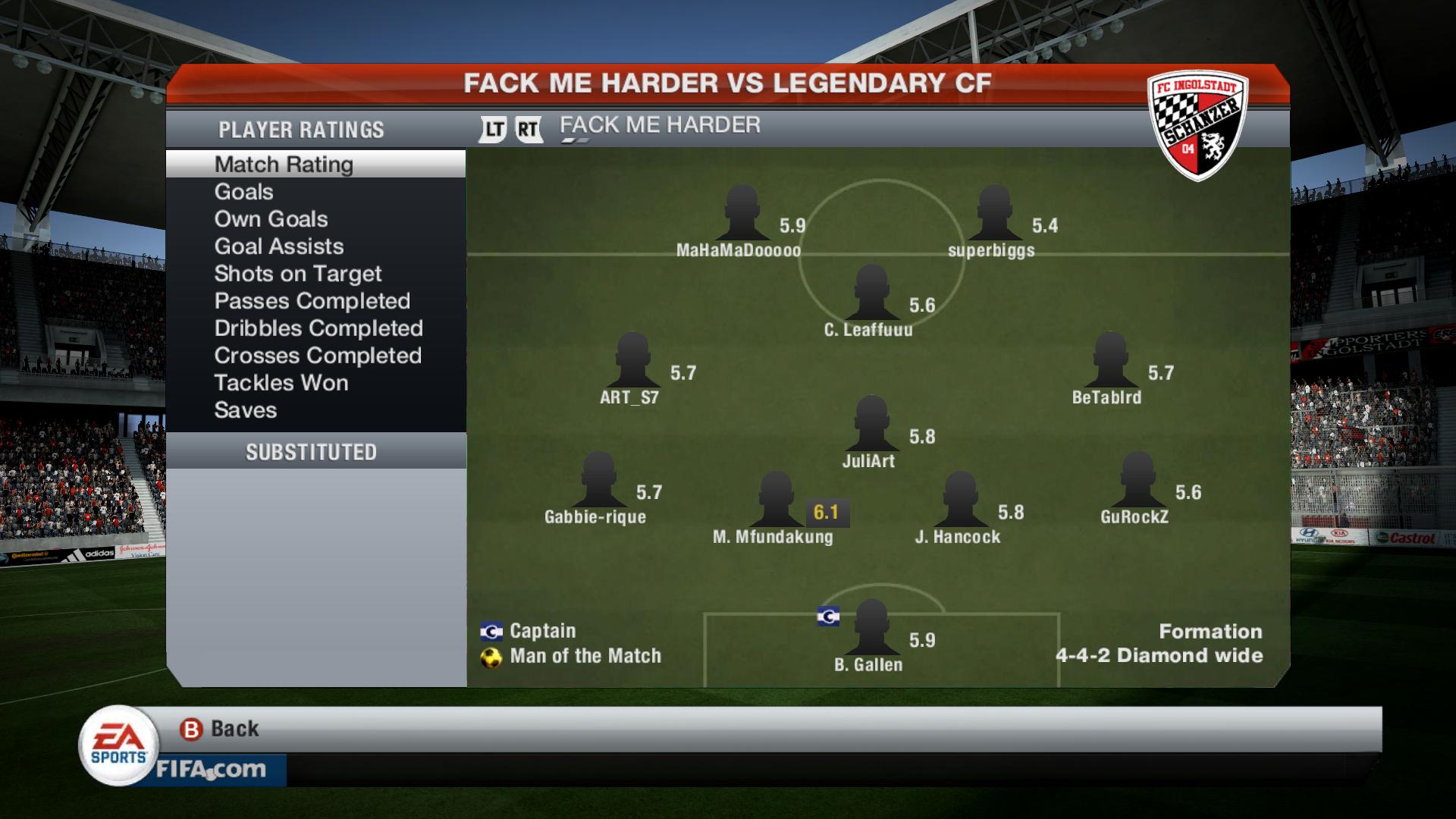Choose Goals in the player ratings list

click(x=243, y=192)
